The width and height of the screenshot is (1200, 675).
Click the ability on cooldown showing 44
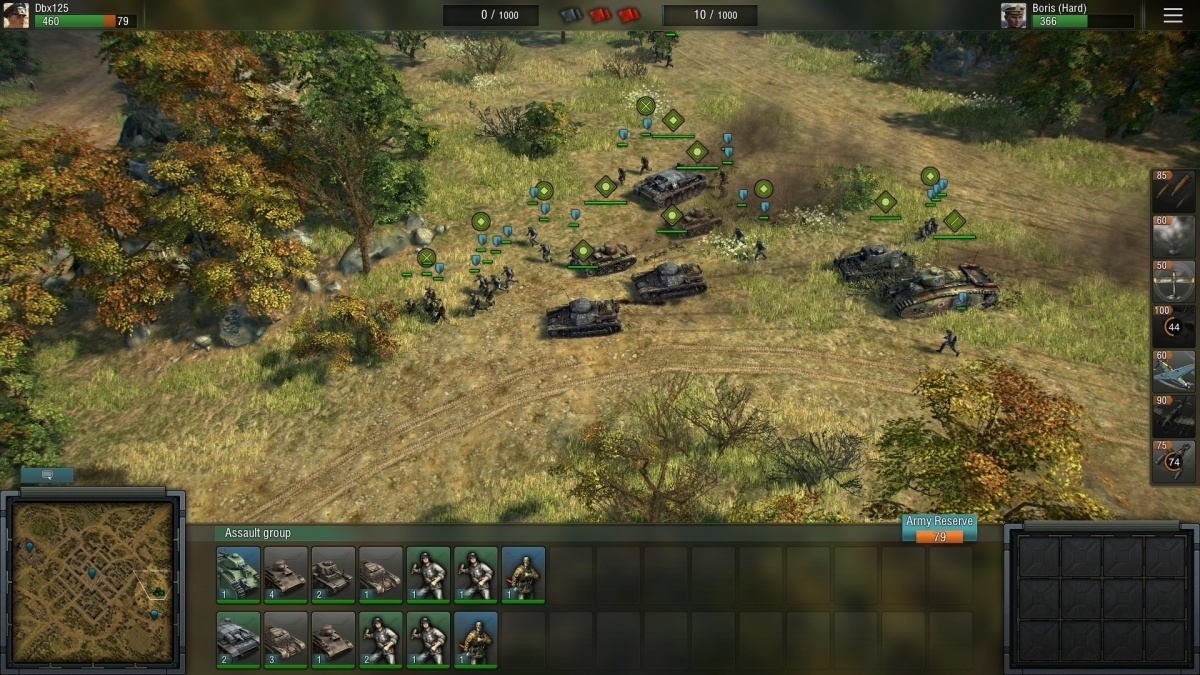tap(1174, 326)
